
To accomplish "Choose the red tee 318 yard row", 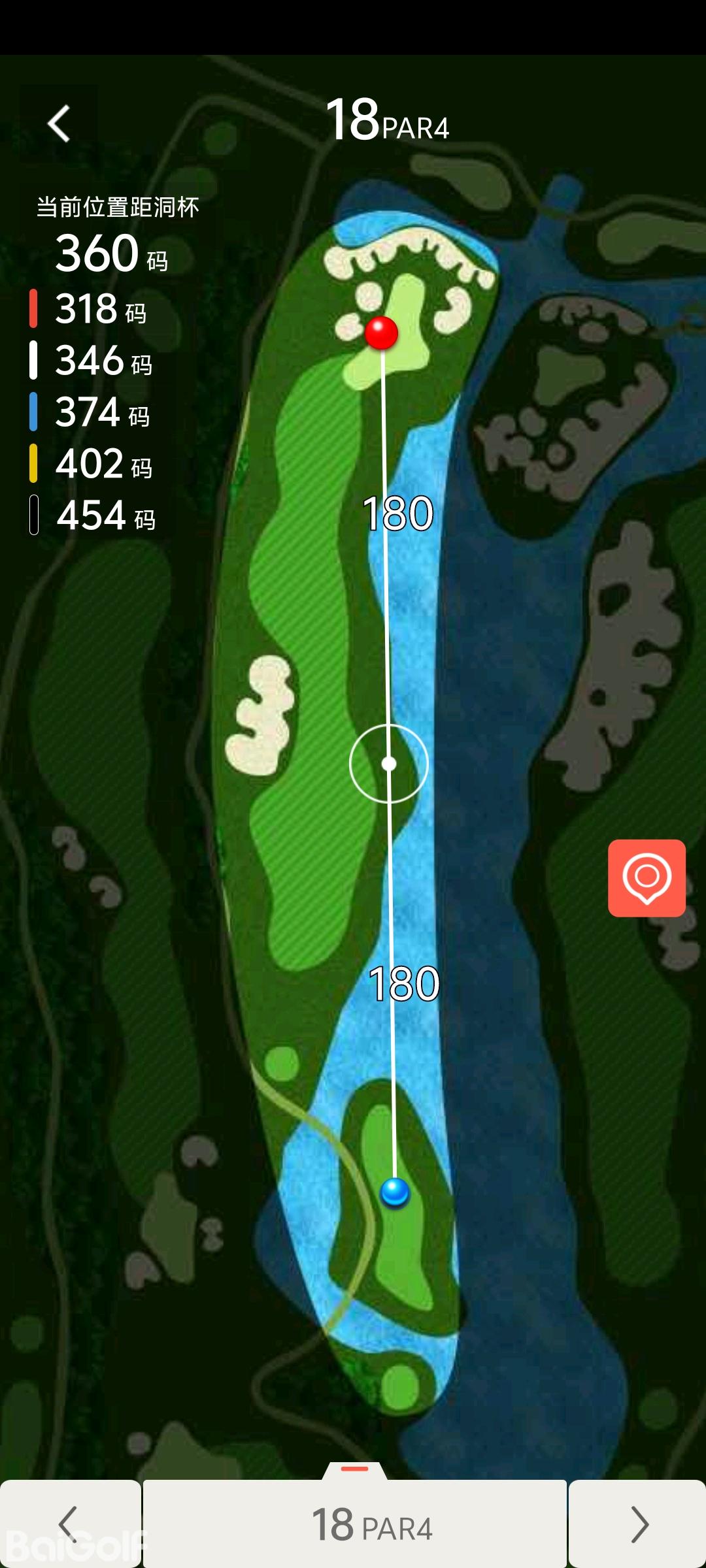I will point(92,309).
